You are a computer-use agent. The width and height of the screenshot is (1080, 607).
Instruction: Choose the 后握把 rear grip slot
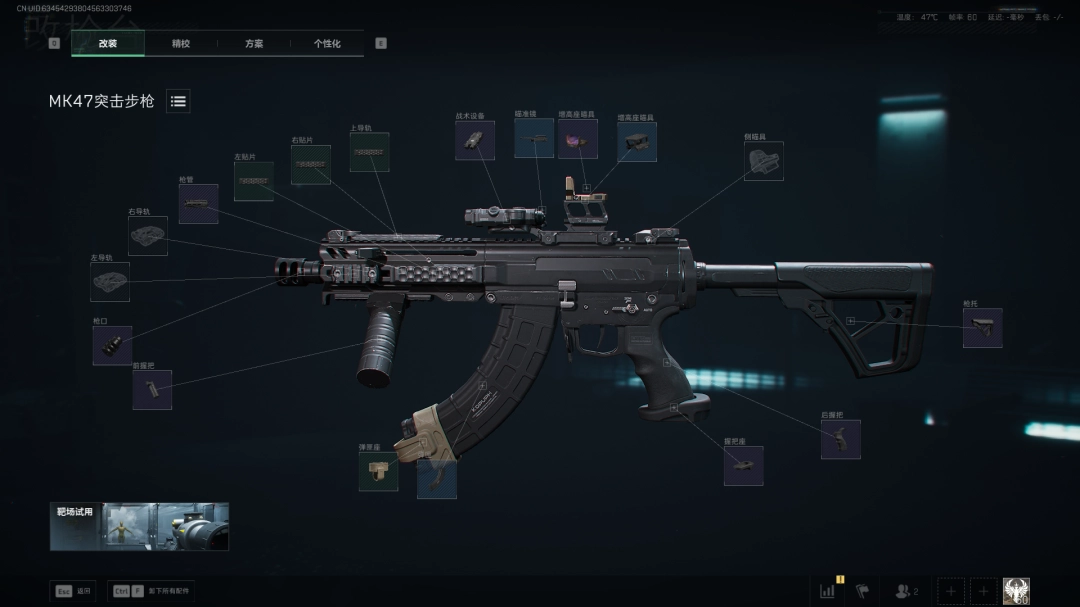(x=841, y=439)
